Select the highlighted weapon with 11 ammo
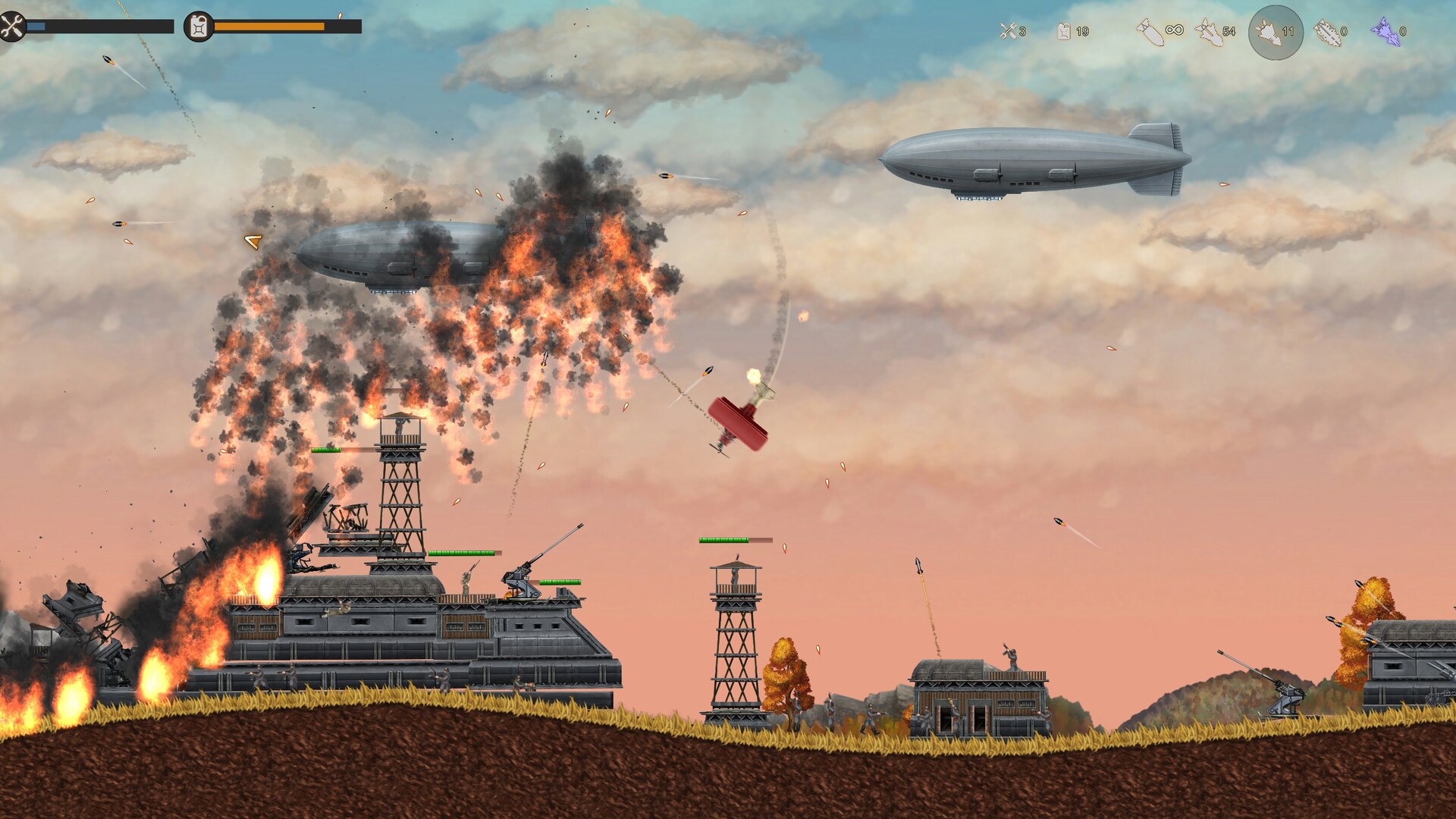 [1275, 32]
